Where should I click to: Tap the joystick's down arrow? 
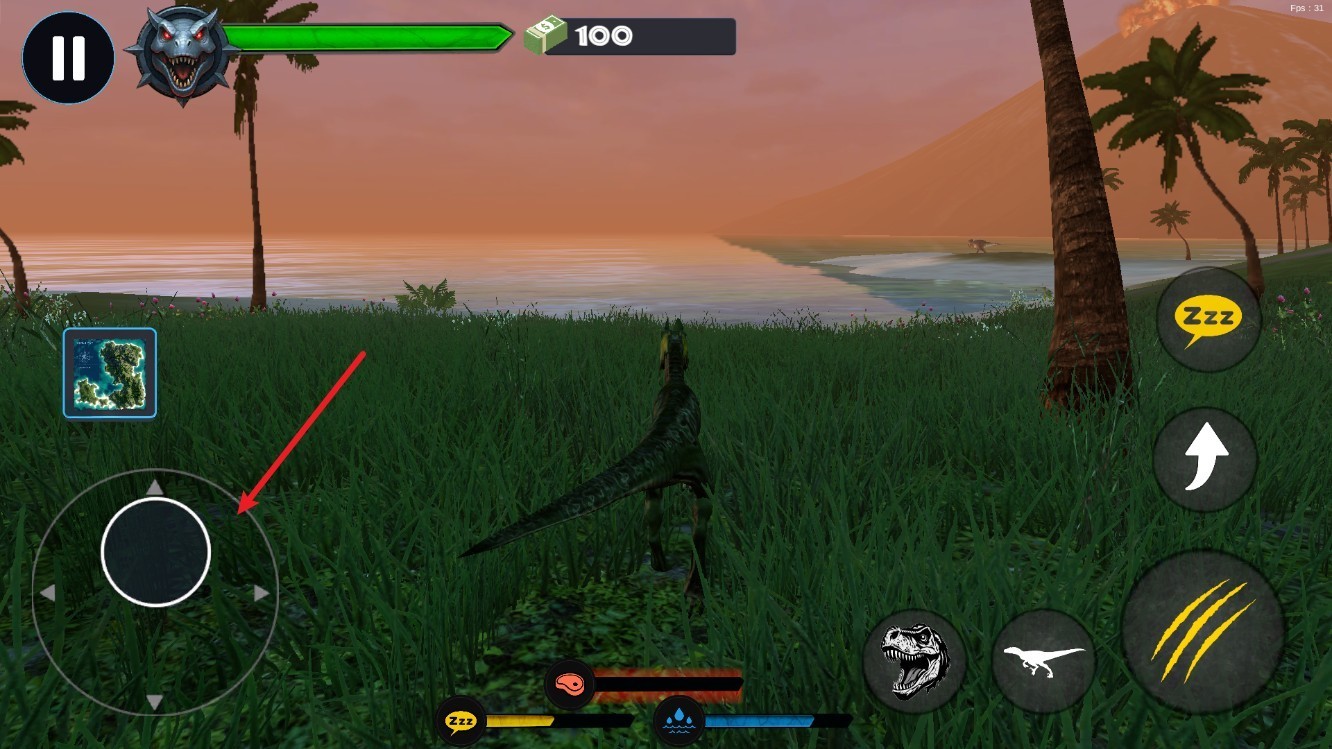coord(155,702)
